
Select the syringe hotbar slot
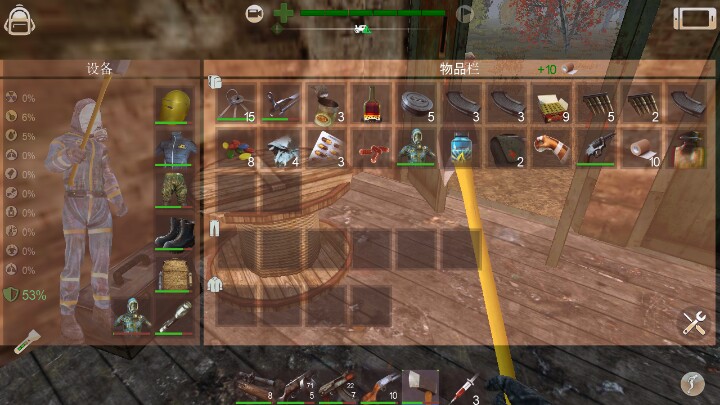[465, 385]
